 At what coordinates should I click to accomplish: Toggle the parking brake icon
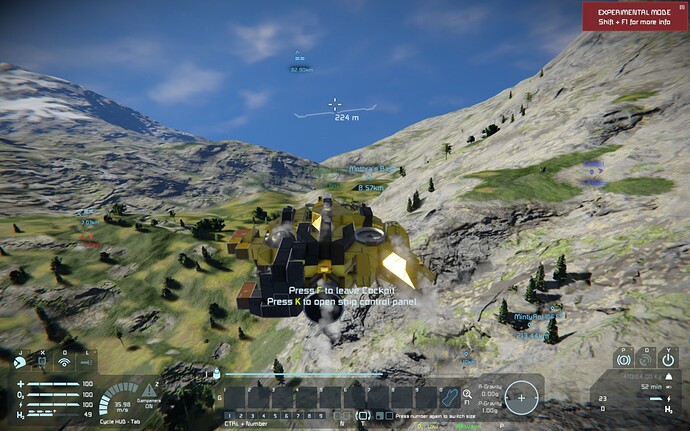click(x=622, y=358)
